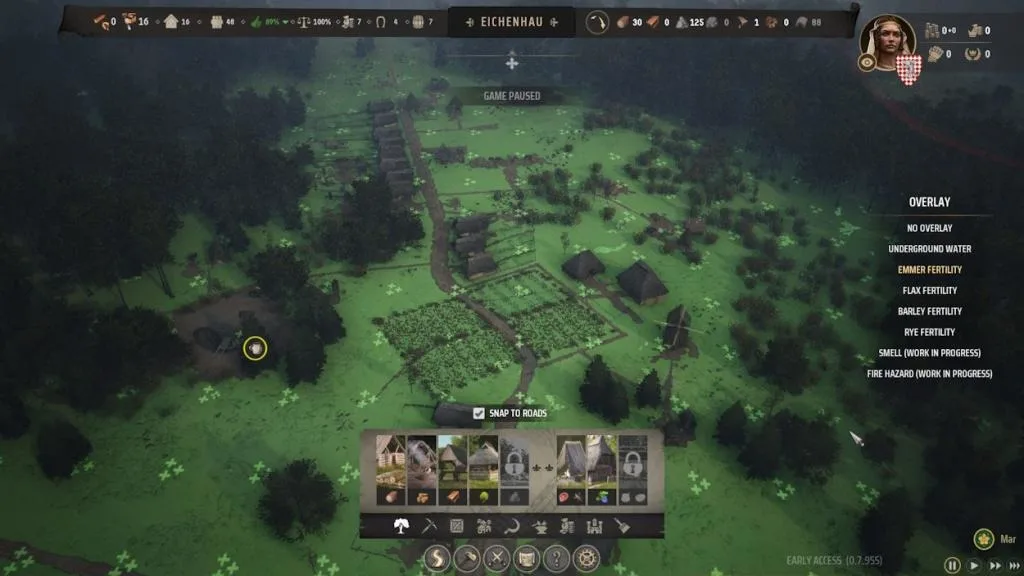The image size is (1024, 576).
Task: Switch to the sickle farming category
Action: (512, 525)
